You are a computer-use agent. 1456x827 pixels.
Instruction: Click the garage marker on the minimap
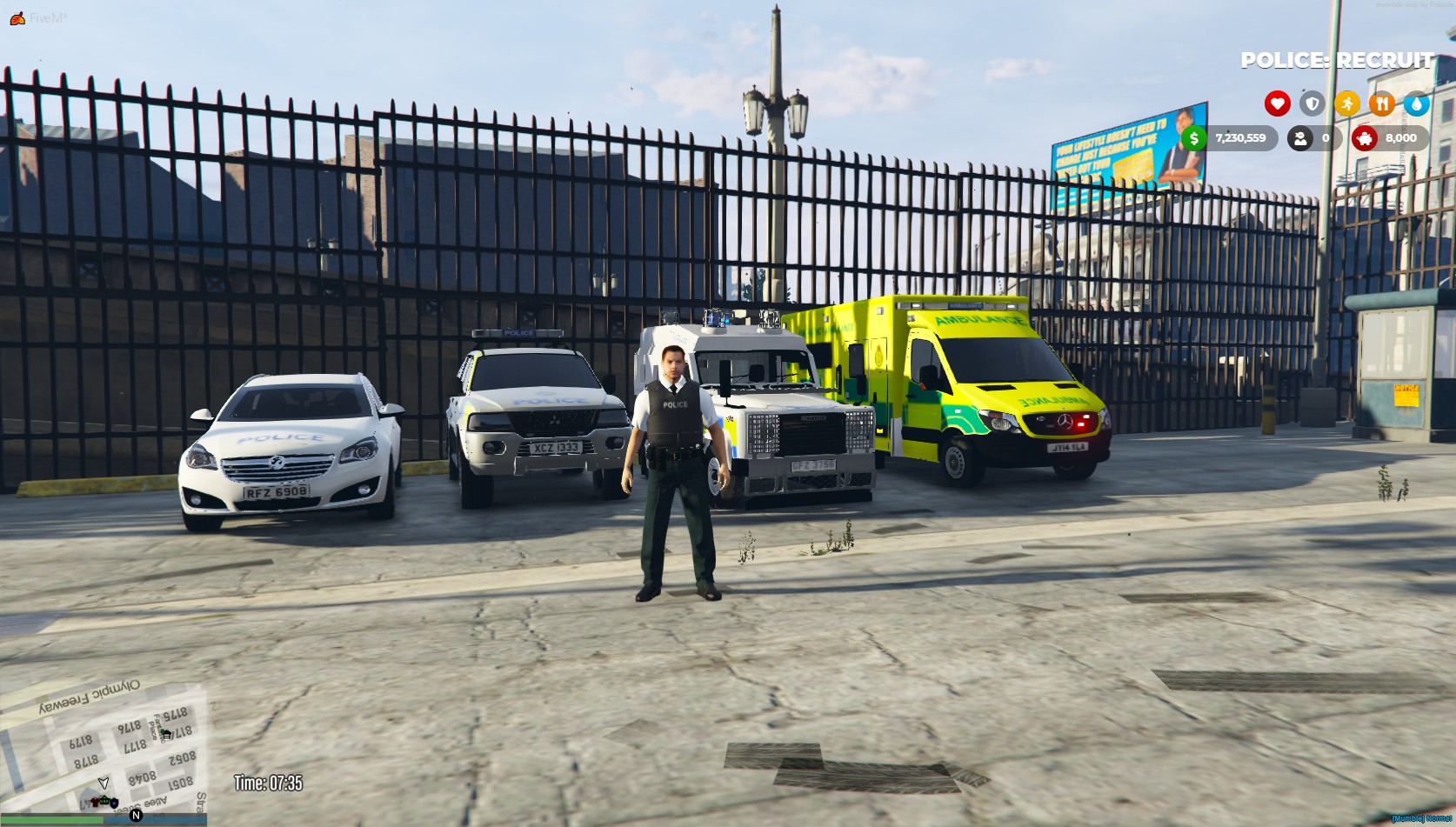pos(166,734)
